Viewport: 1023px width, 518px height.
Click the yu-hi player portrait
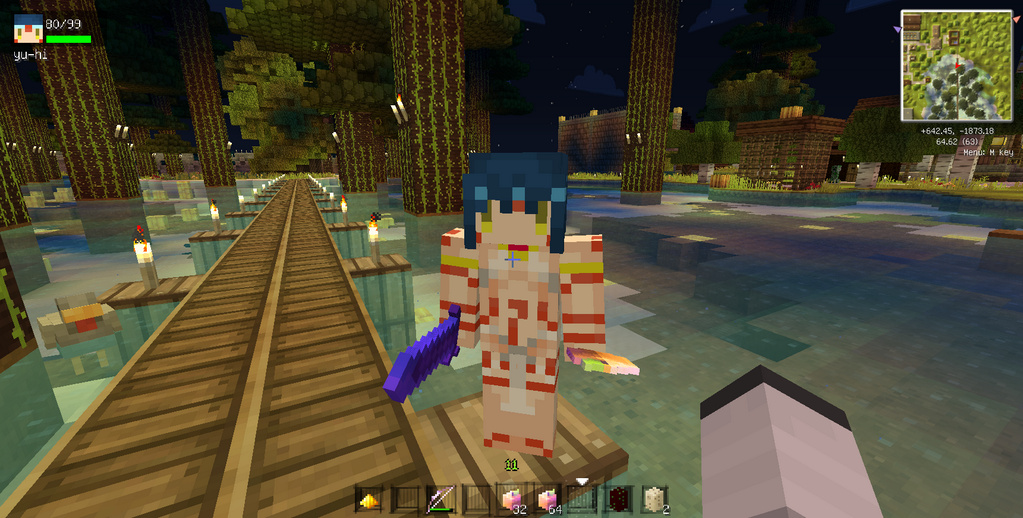(x=27, y=29)
